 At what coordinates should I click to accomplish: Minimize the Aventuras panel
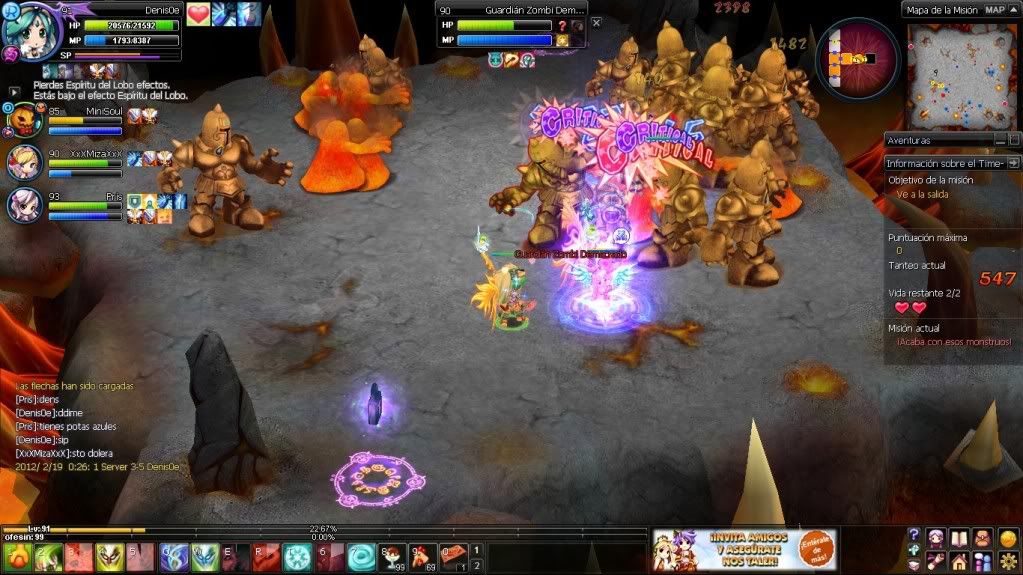coord(1000,140)
